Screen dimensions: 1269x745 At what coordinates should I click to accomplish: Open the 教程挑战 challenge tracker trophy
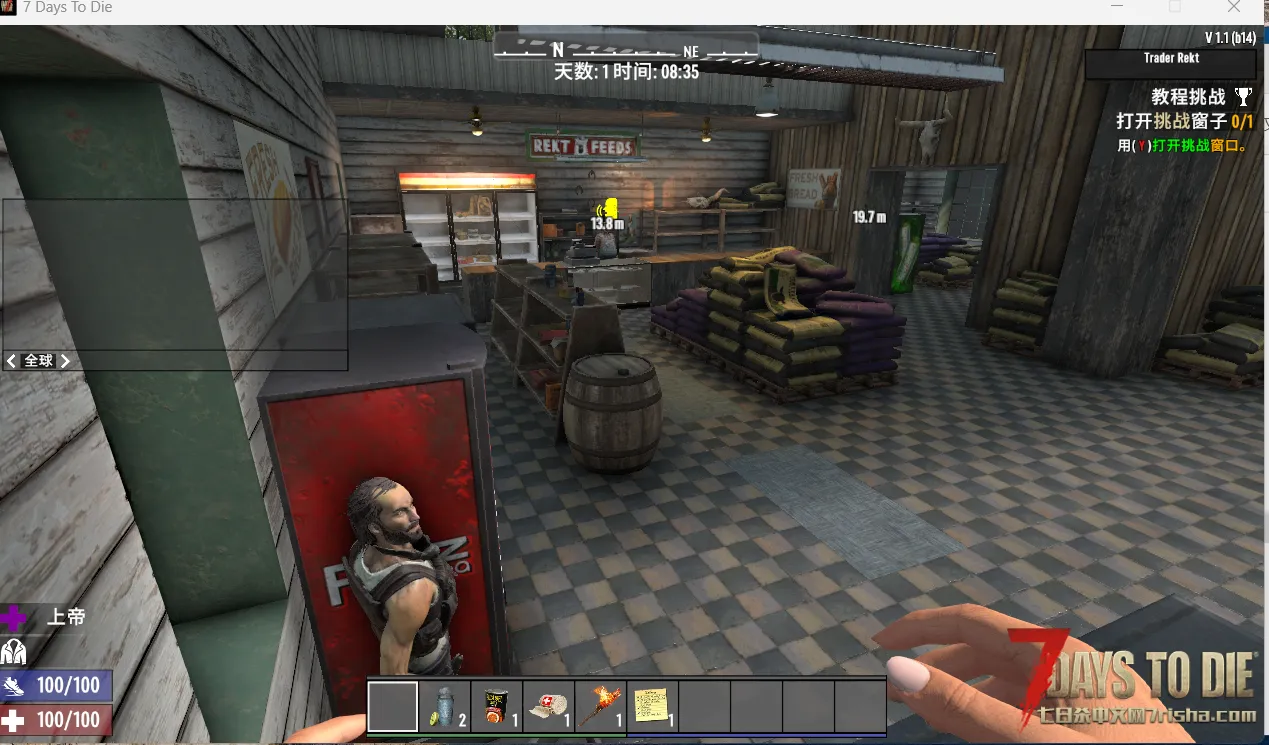coord(1243,97)
